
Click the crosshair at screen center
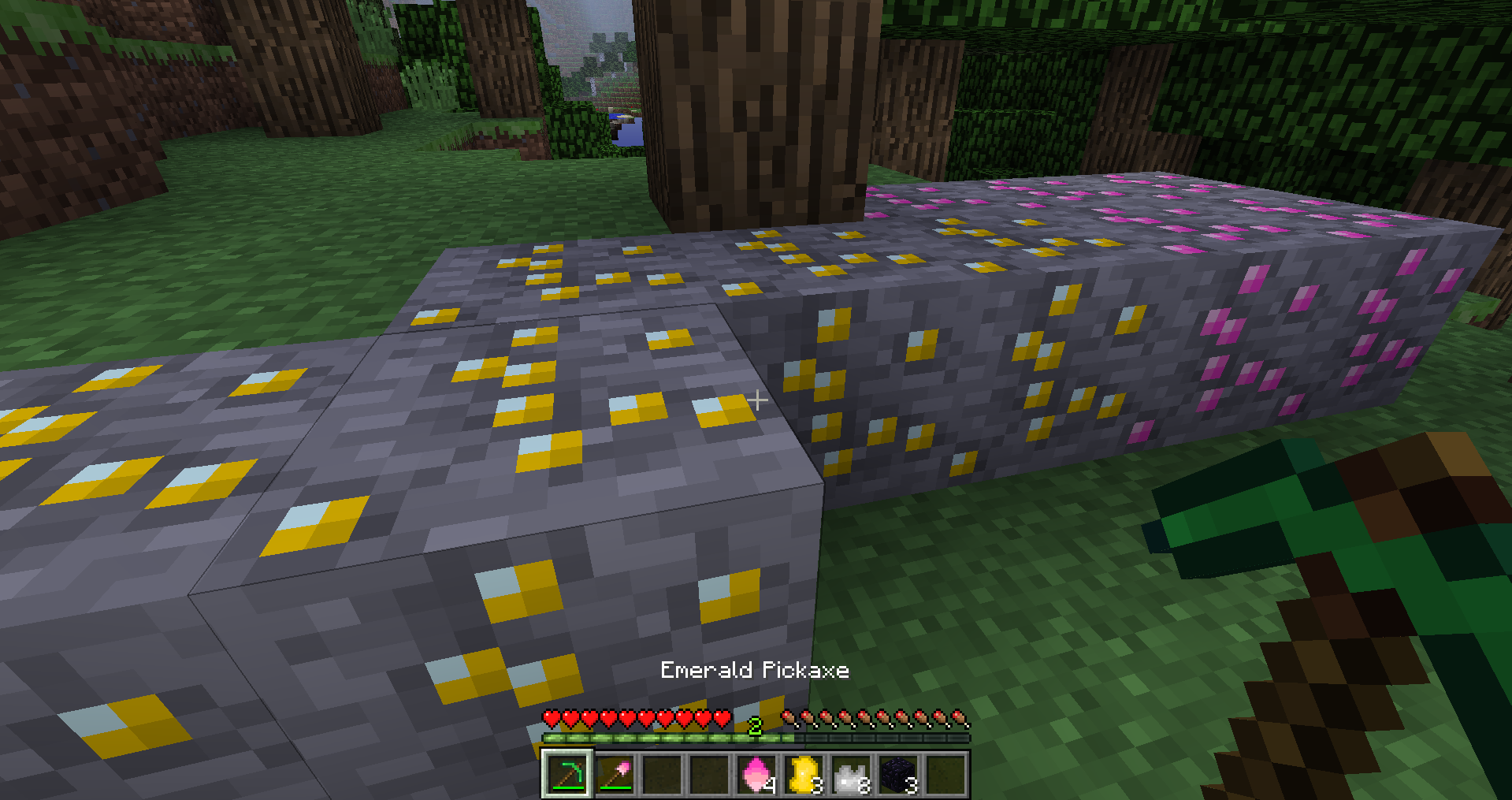click(x=756, y=400)
